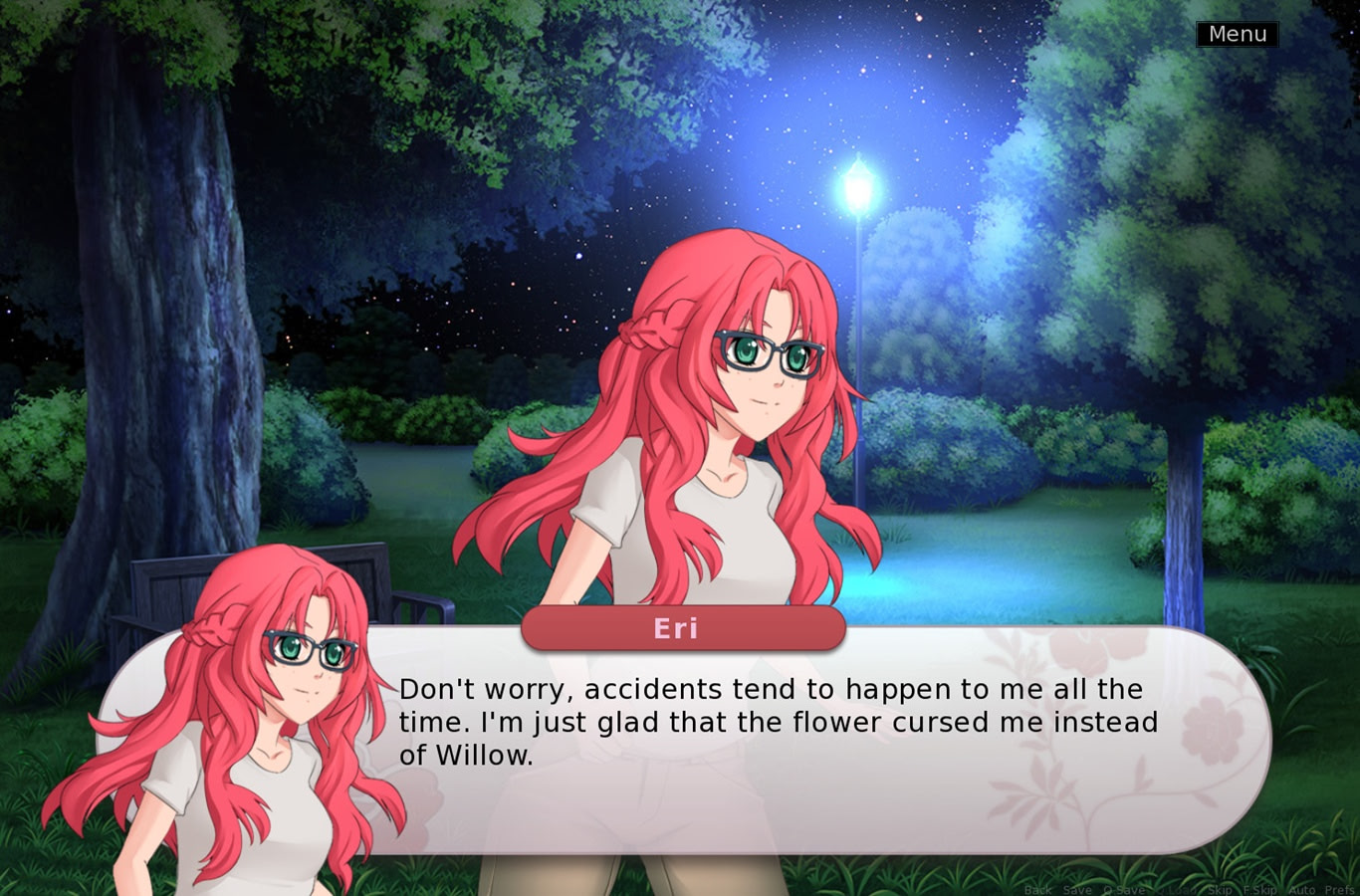Image resolution: width=1360 pixels, height=896 pixels.
Task: Click Back to rewind dialogue
Action: [x=1037, y=889]
